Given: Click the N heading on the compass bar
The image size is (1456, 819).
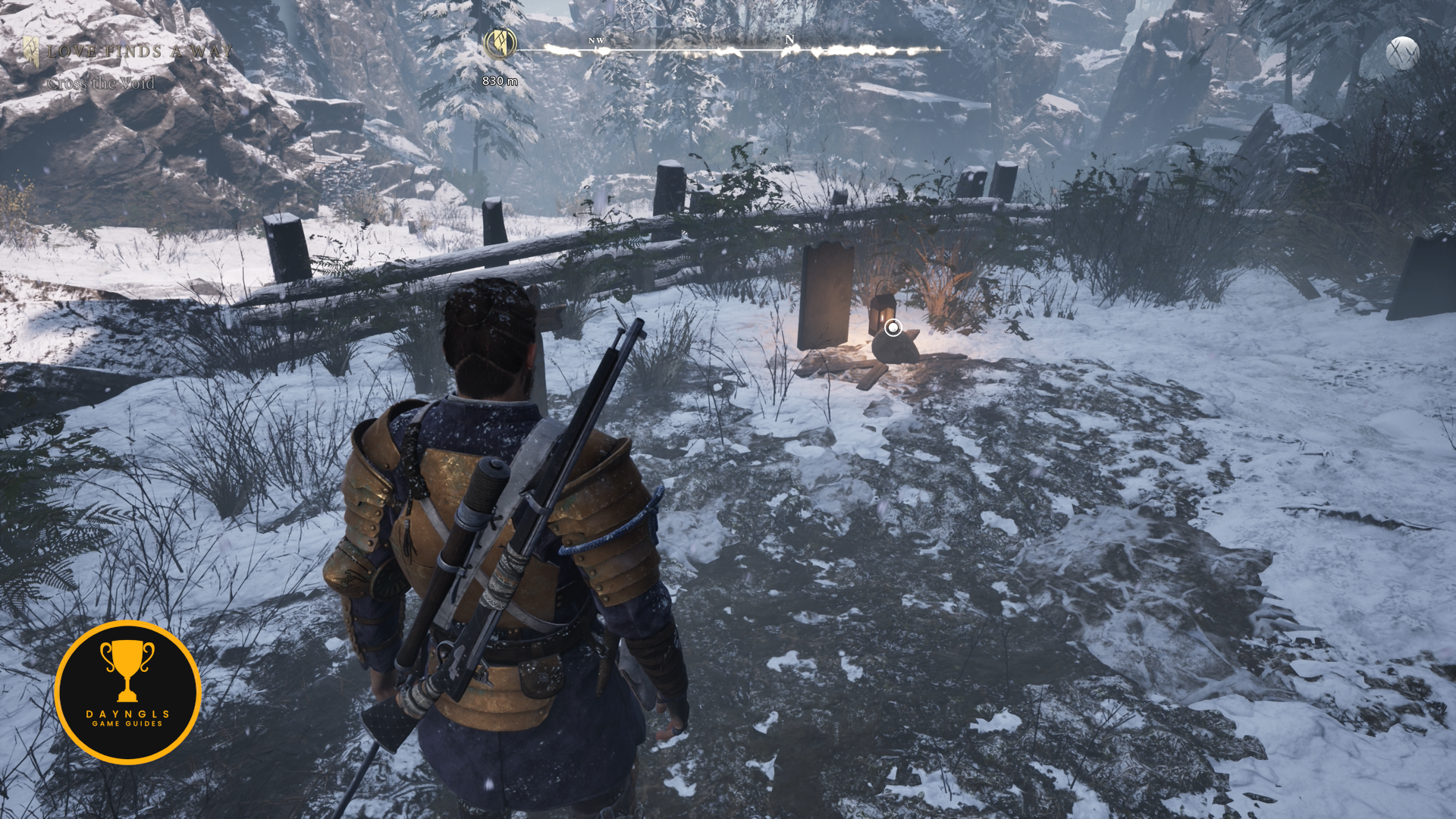Looking at the screenshot, I should click(789, 39).
